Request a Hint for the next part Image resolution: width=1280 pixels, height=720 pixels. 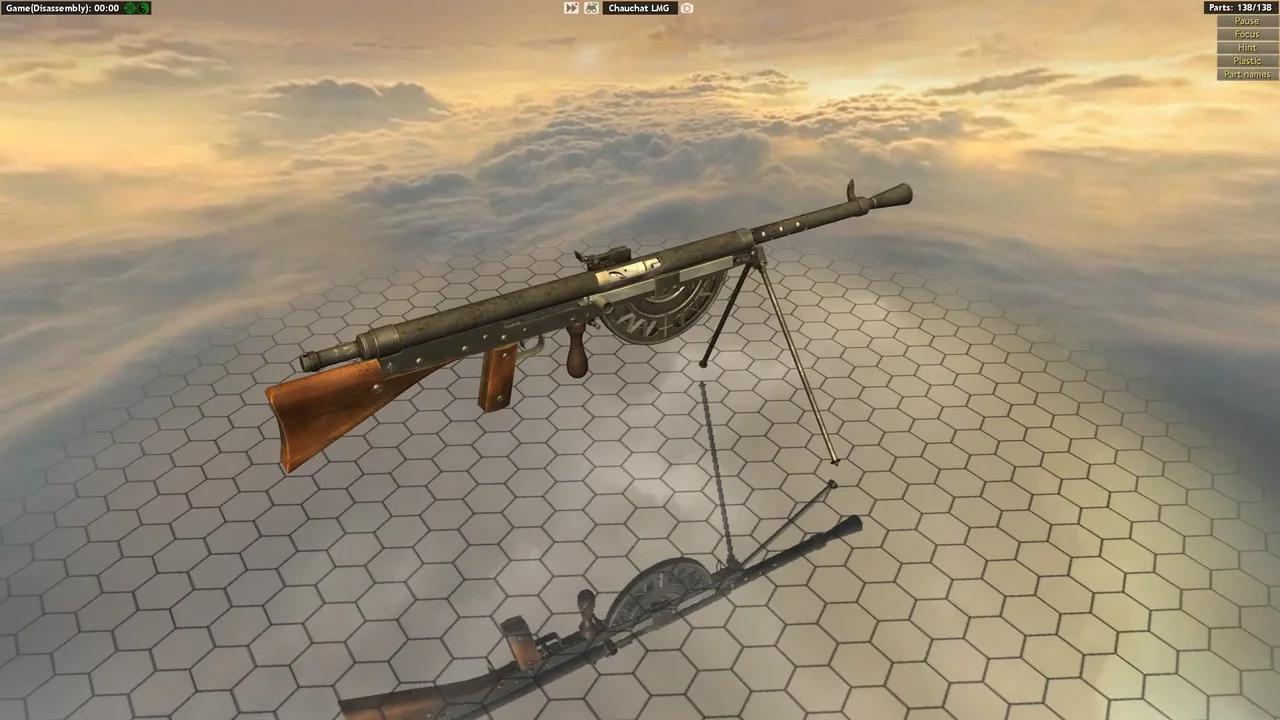coord(1246,47)
